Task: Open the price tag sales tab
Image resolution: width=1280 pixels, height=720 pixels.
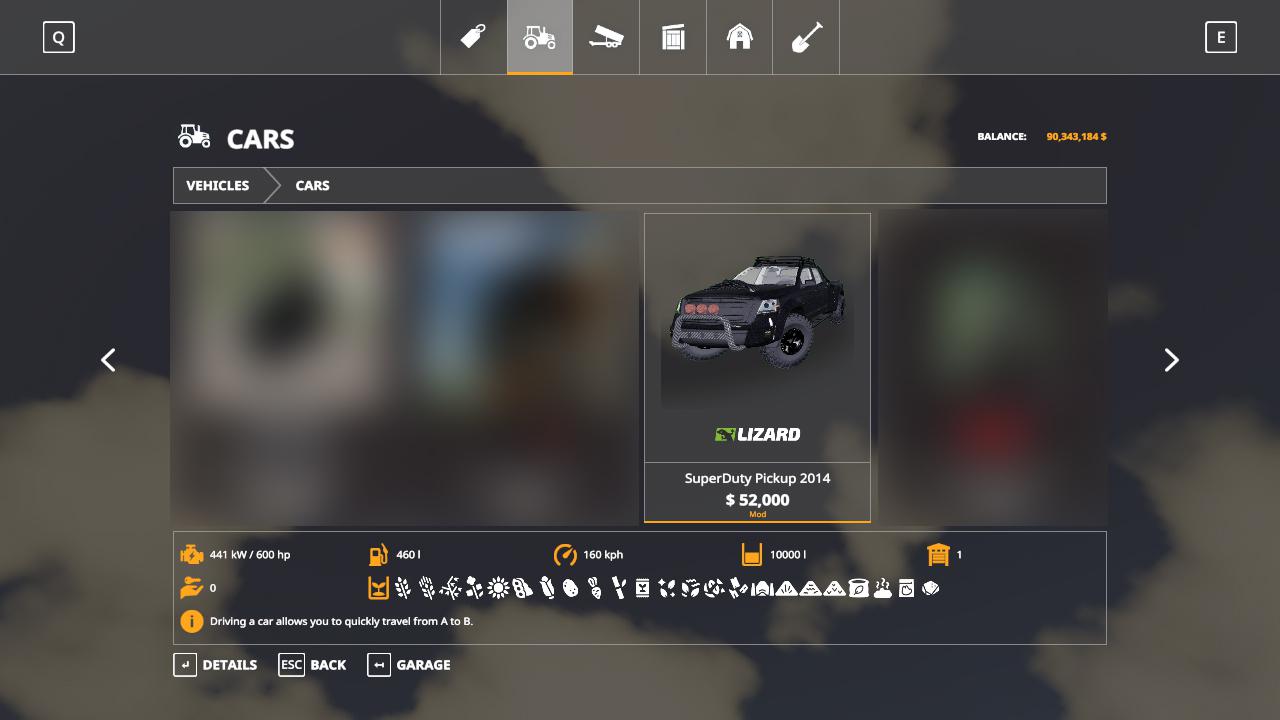Action: (x=473, y=37)
